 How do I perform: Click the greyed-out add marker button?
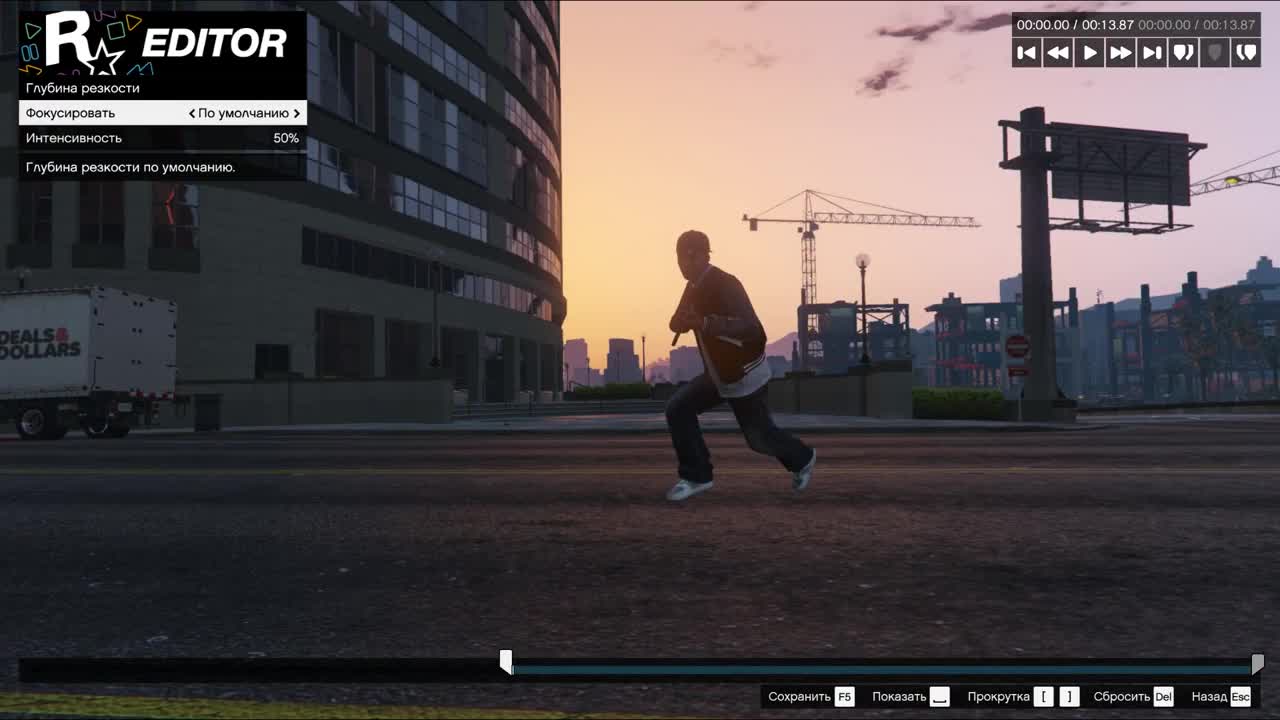click(x=1215, y=53)
